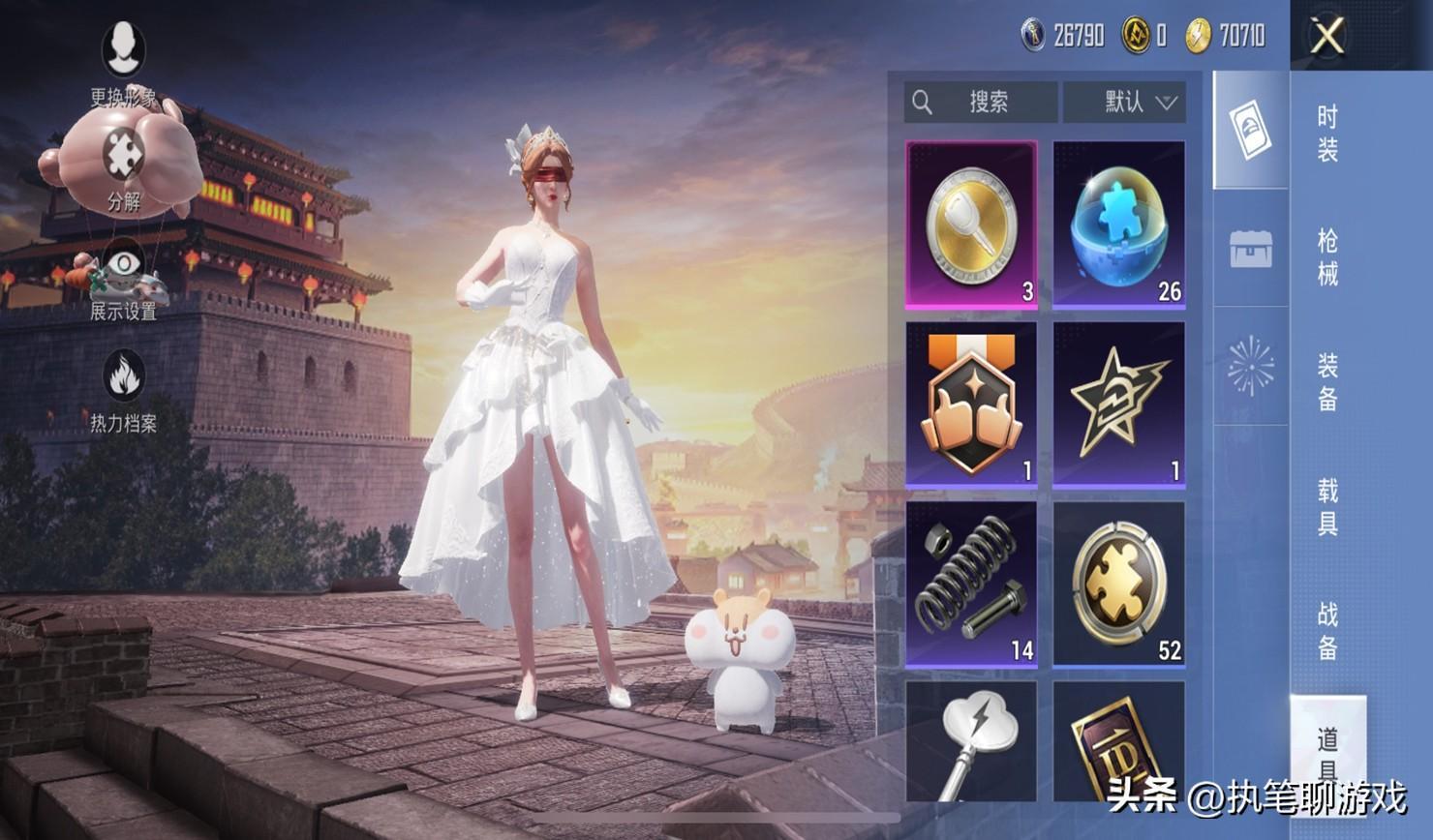
Task: Open the 更换形象 change appearance option
Action: 123,60
